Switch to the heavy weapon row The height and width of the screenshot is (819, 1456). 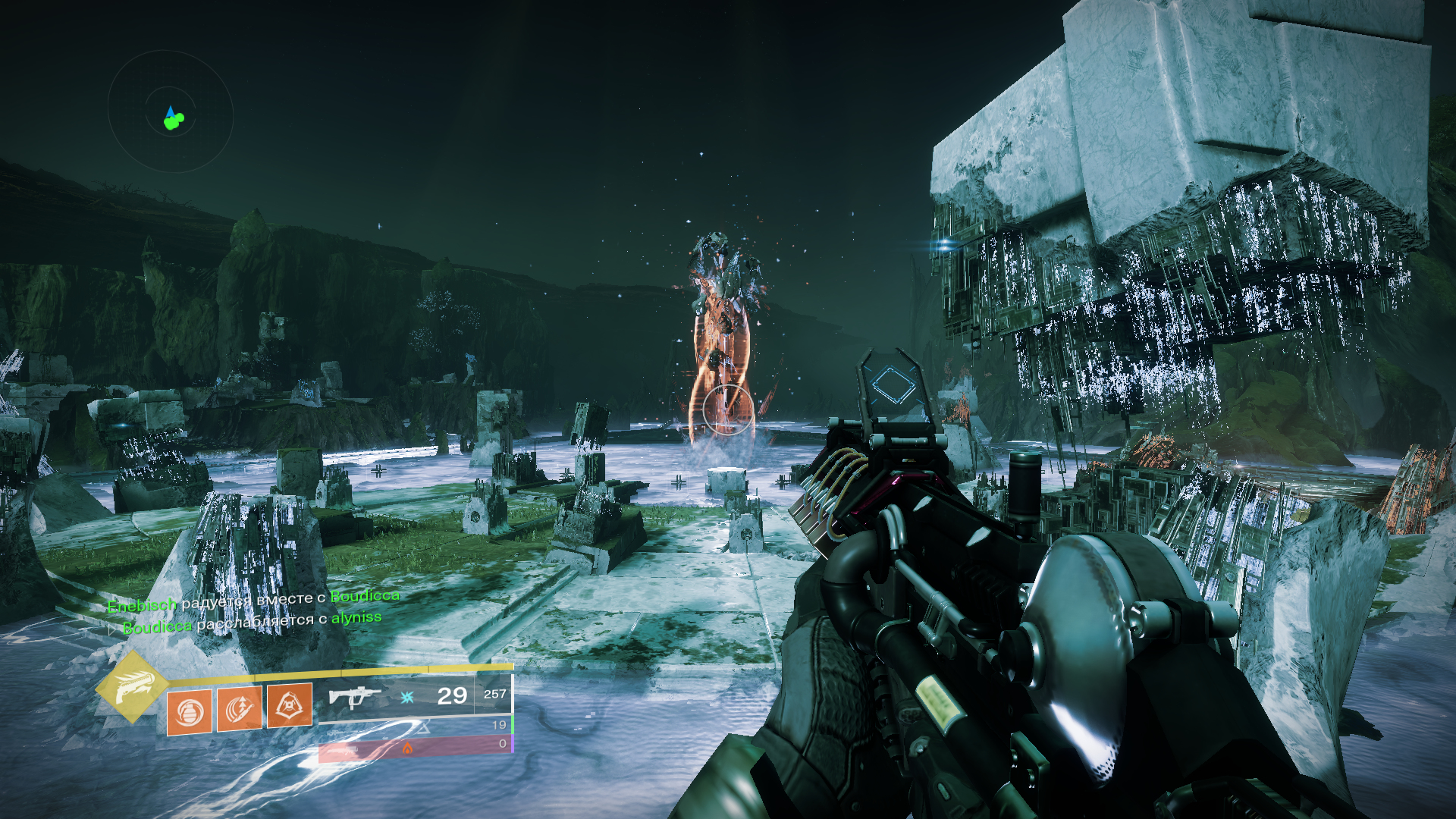coord(415,748)
